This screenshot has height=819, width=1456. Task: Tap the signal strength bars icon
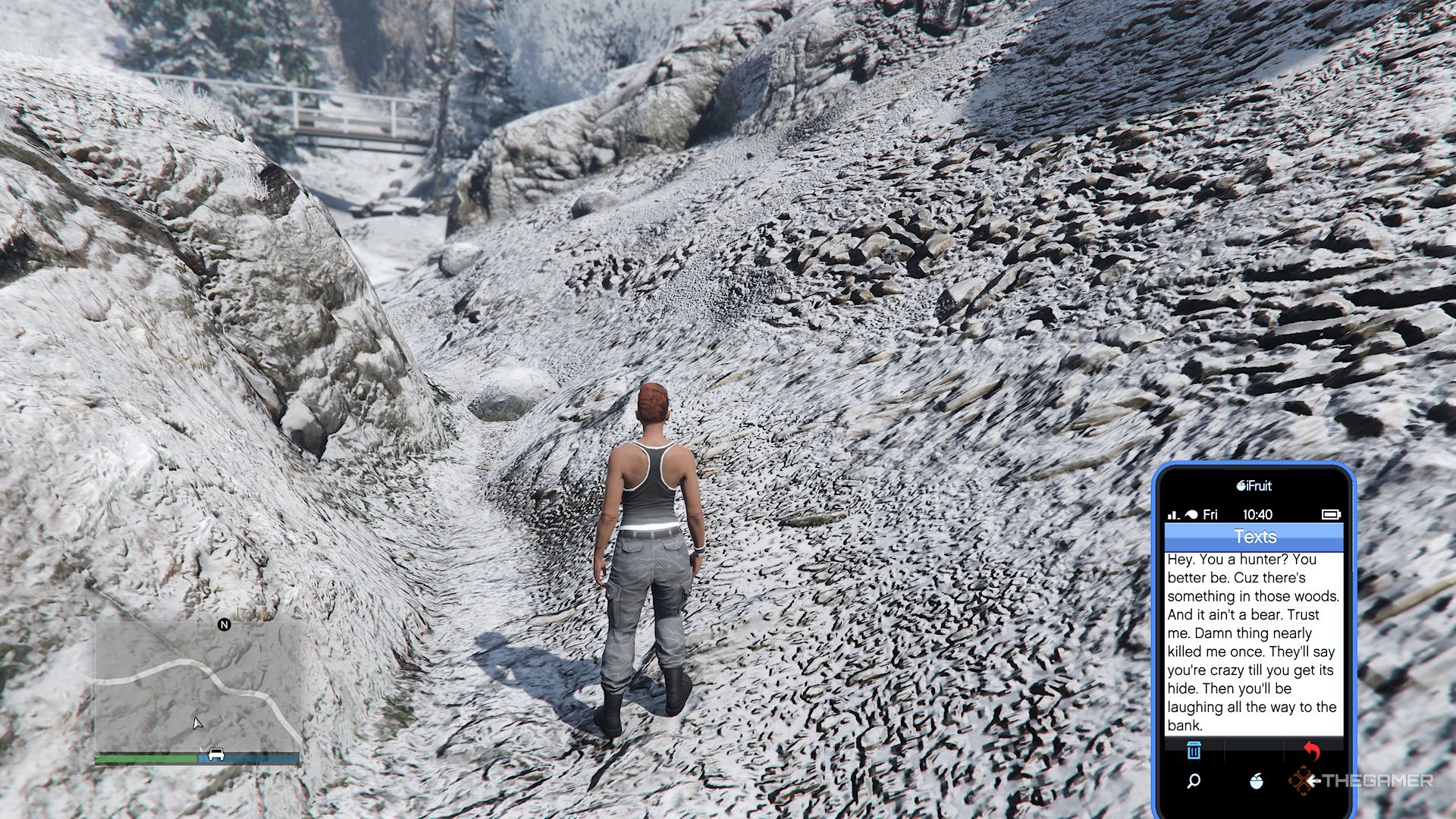1174,513
